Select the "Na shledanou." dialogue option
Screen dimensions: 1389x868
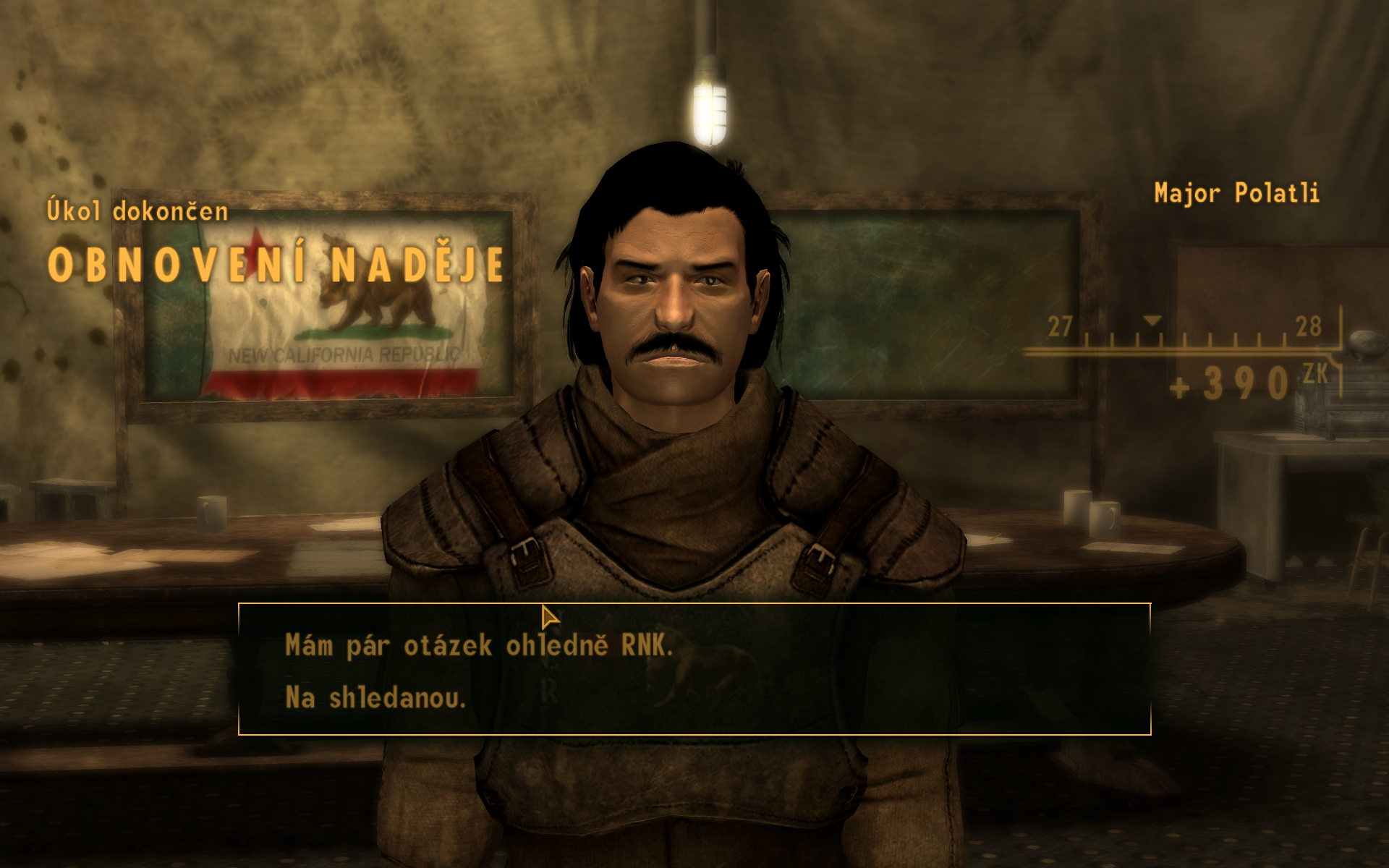coord(375,698)
